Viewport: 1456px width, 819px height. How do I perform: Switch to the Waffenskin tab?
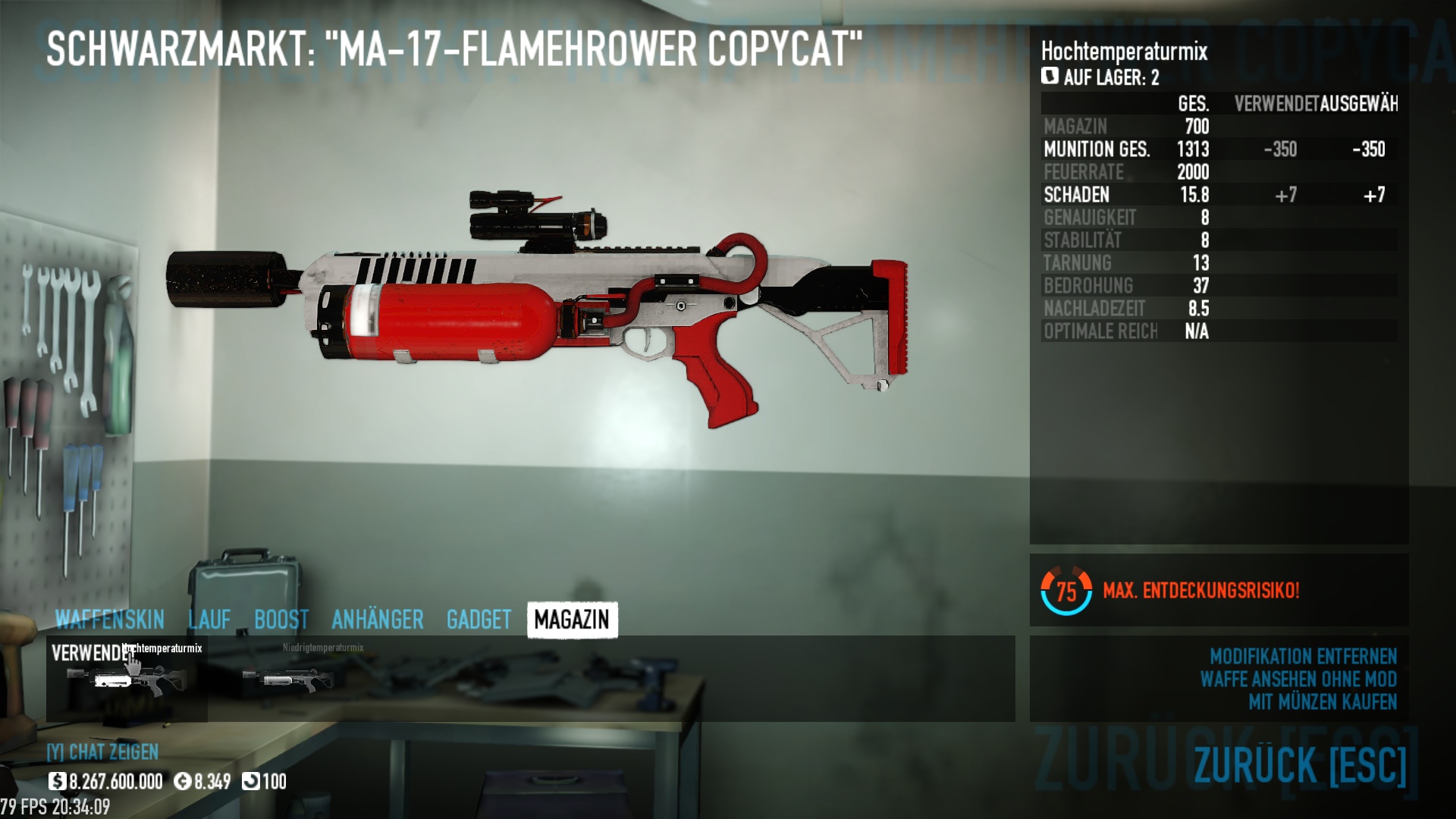[x=109, y=620]
